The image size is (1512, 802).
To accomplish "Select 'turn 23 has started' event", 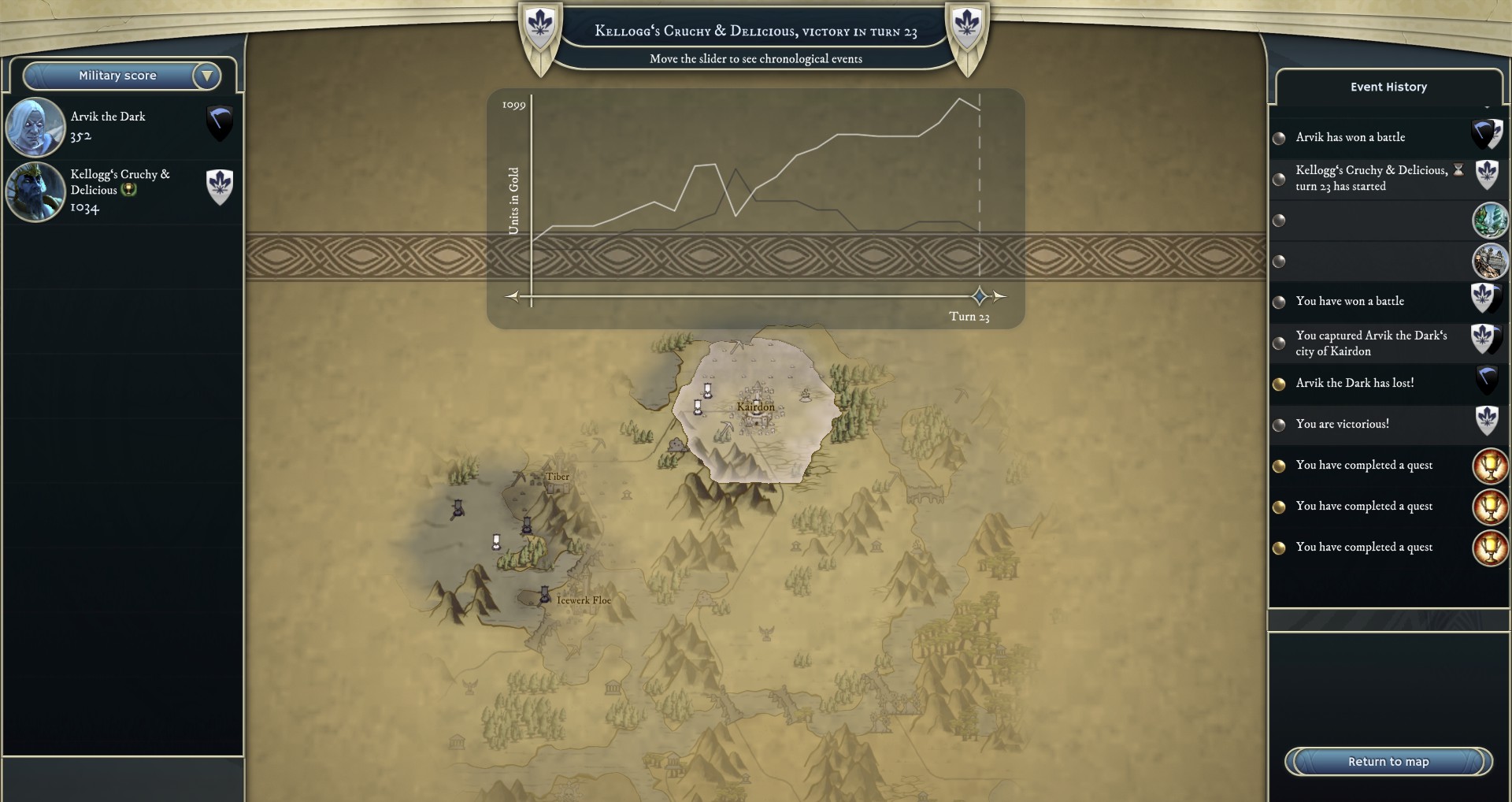I will point(1370,178).
